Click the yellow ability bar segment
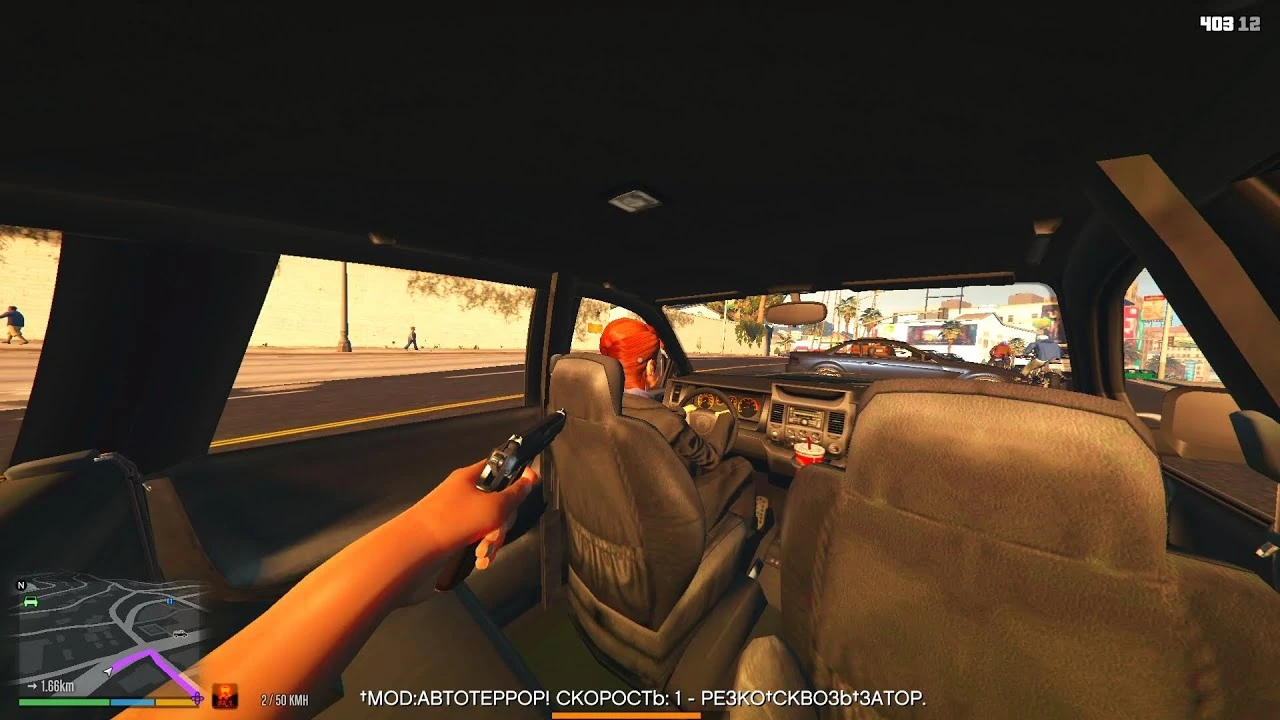 click(173, 701)
